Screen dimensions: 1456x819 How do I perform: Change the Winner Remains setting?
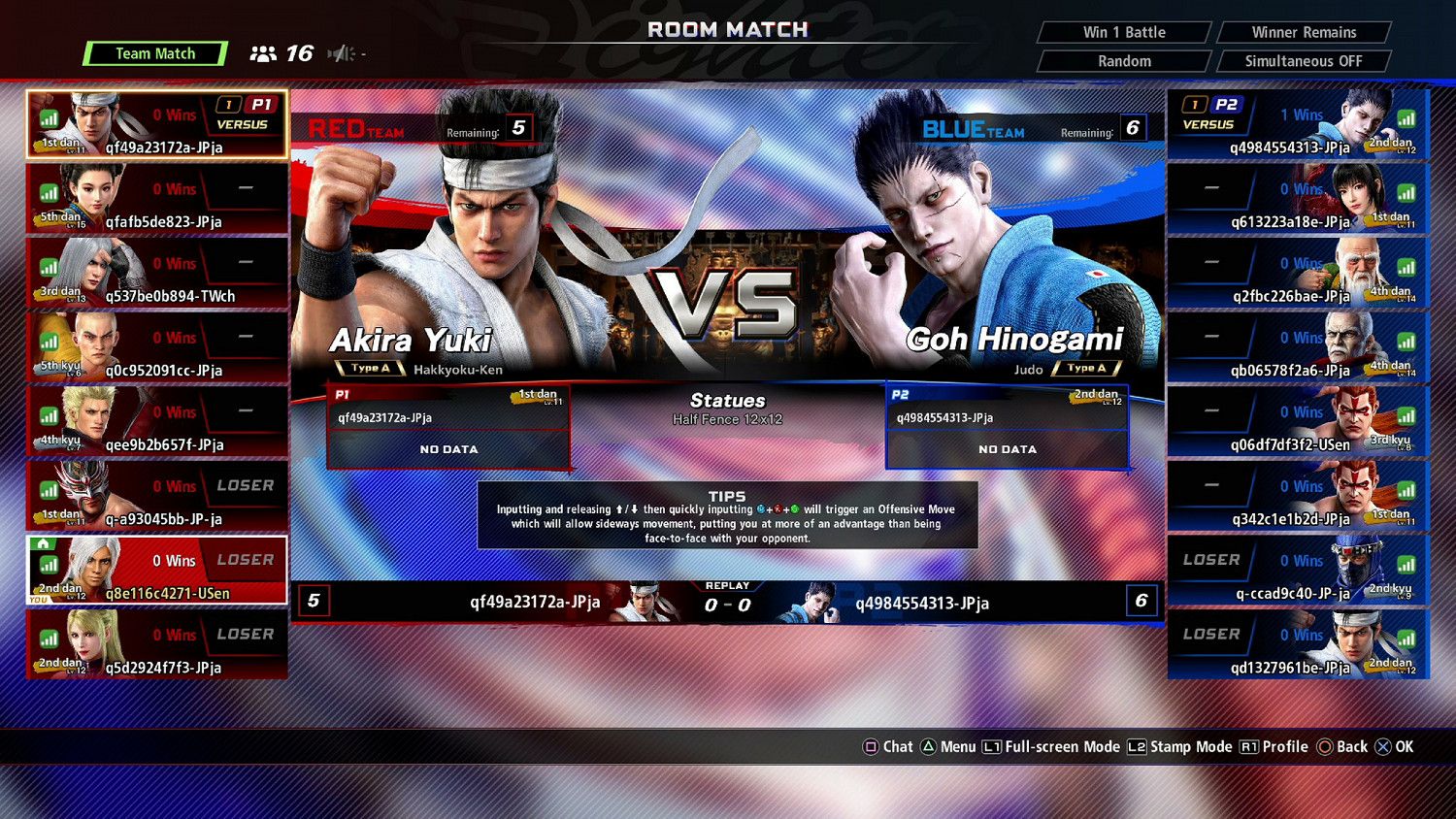point(1304,32)
